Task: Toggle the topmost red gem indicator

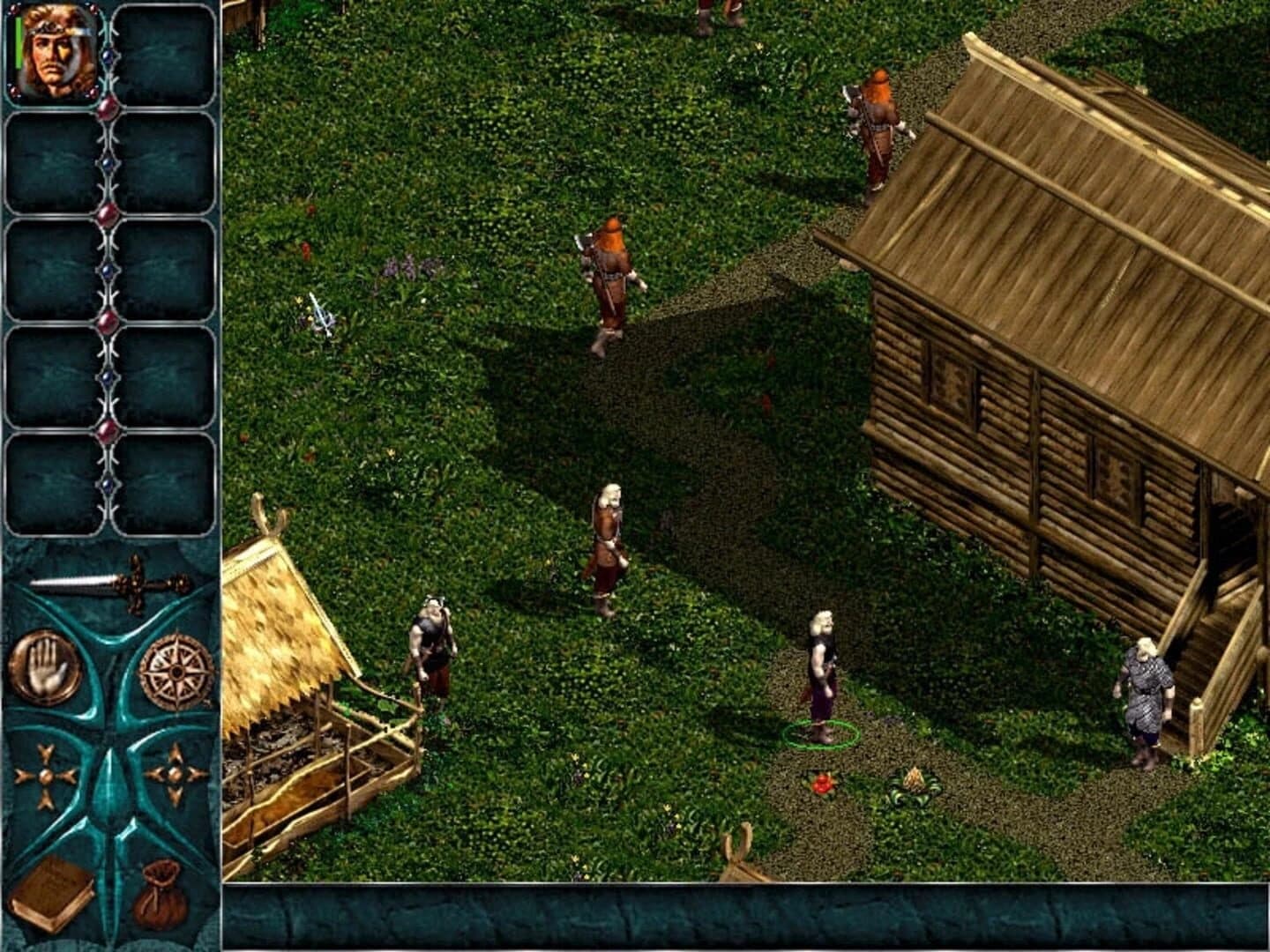Action: coord(108,108)
